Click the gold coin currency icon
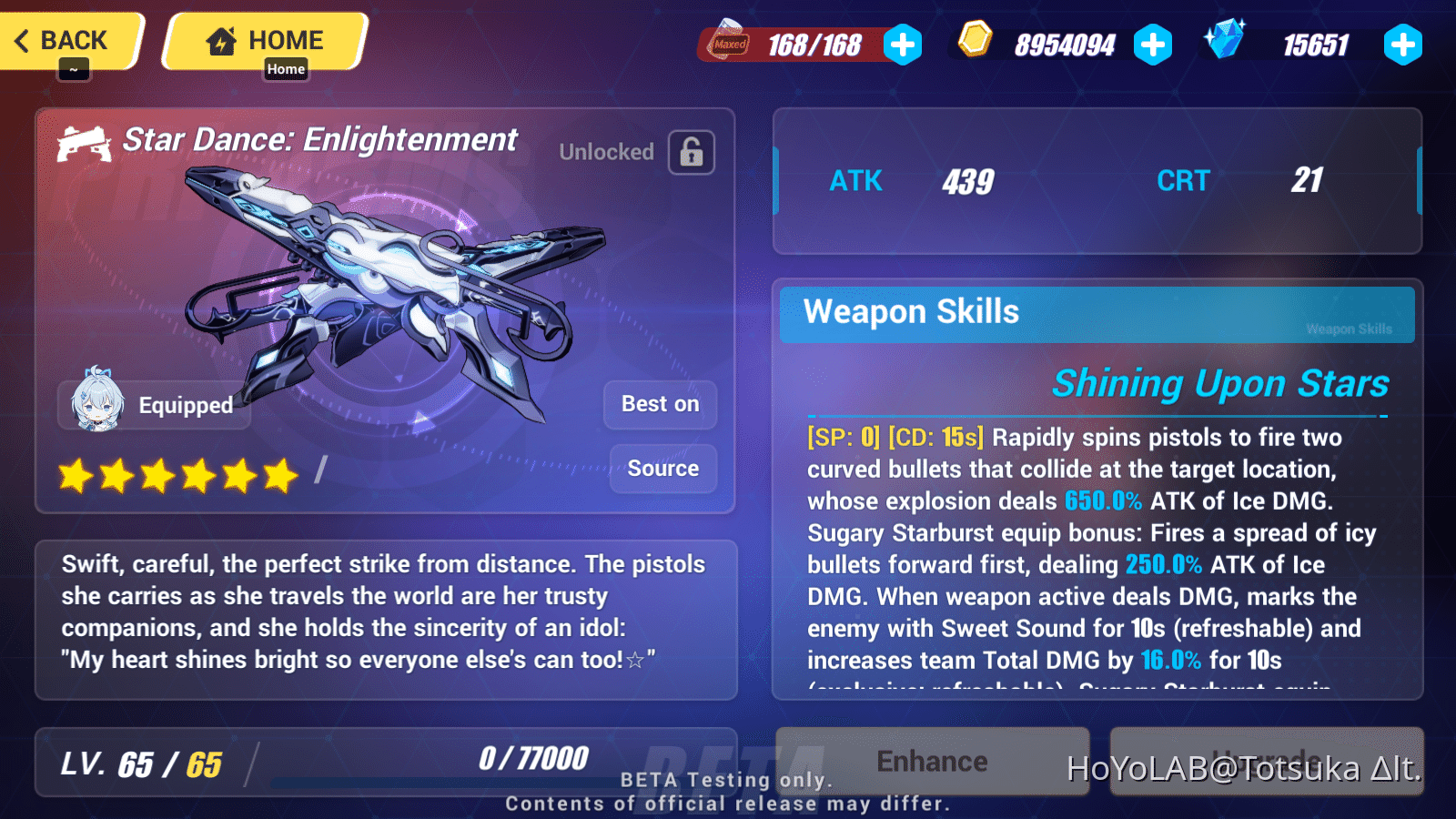1456x819 pixels. (x=976, y=41)
